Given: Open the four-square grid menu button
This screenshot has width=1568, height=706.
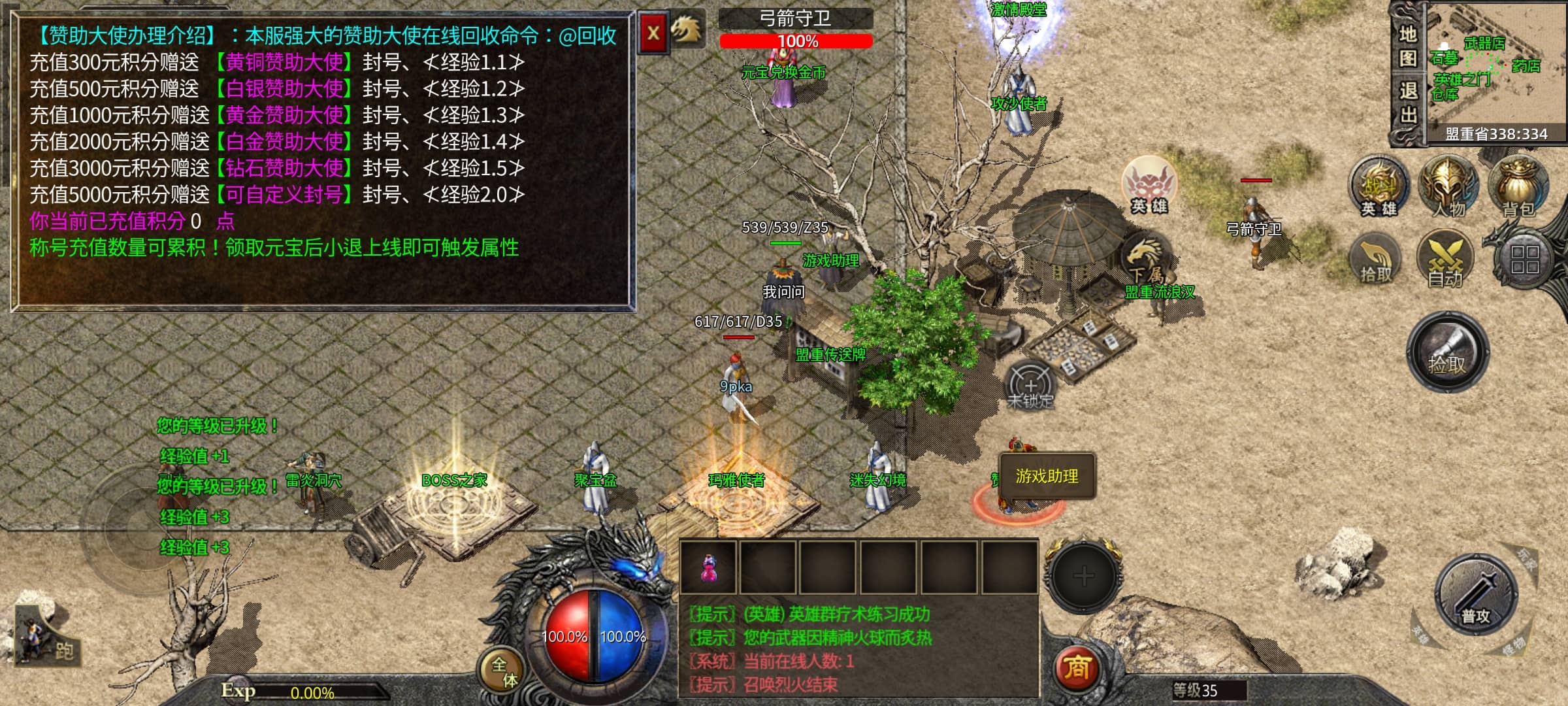Looking at the screenshot, I should [x=1524, y=260].
